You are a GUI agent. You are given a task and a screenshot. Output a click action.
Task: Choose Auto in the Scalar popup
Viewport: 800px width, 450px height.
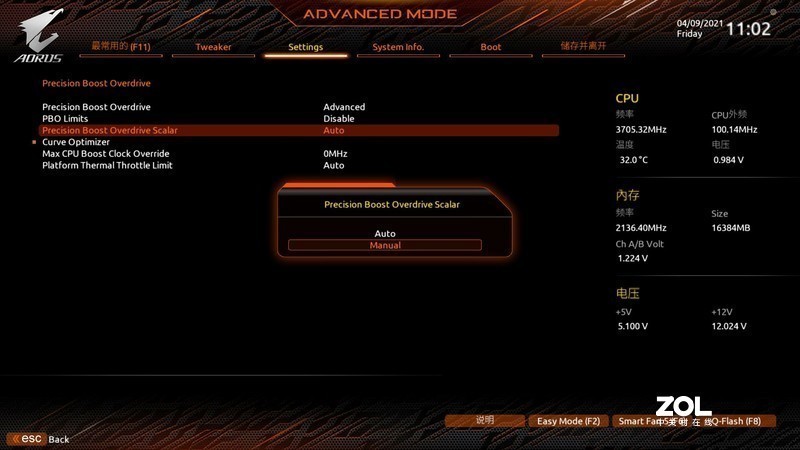[385, 233]
